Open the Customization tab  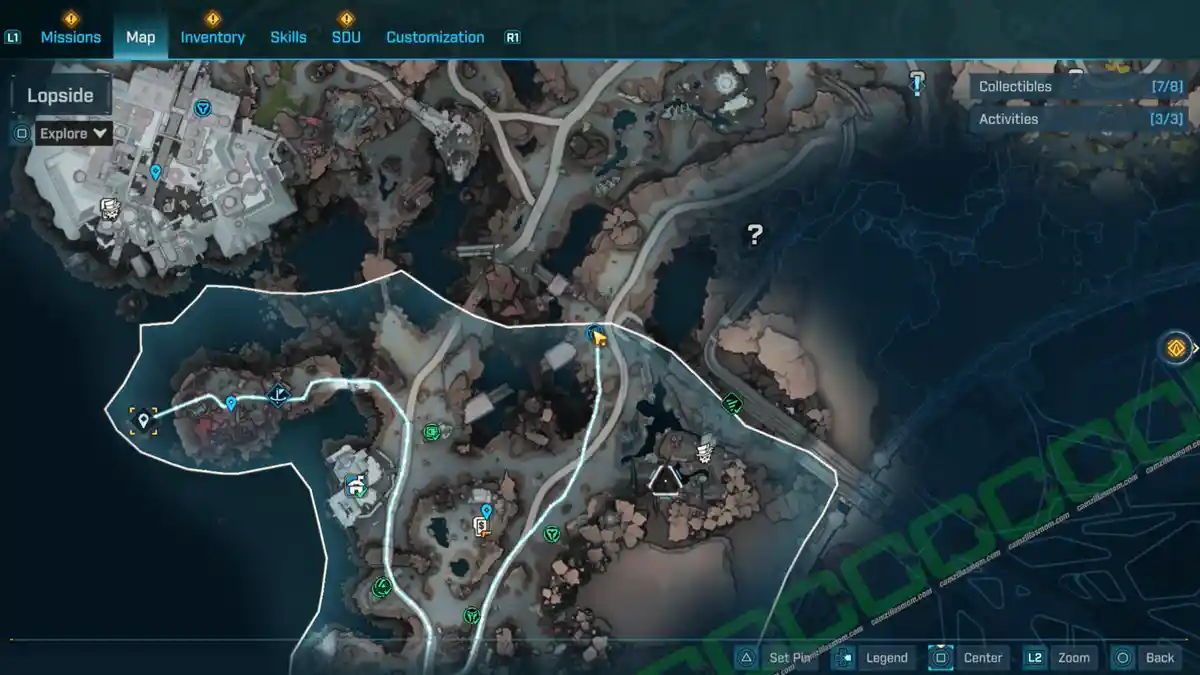435,37
